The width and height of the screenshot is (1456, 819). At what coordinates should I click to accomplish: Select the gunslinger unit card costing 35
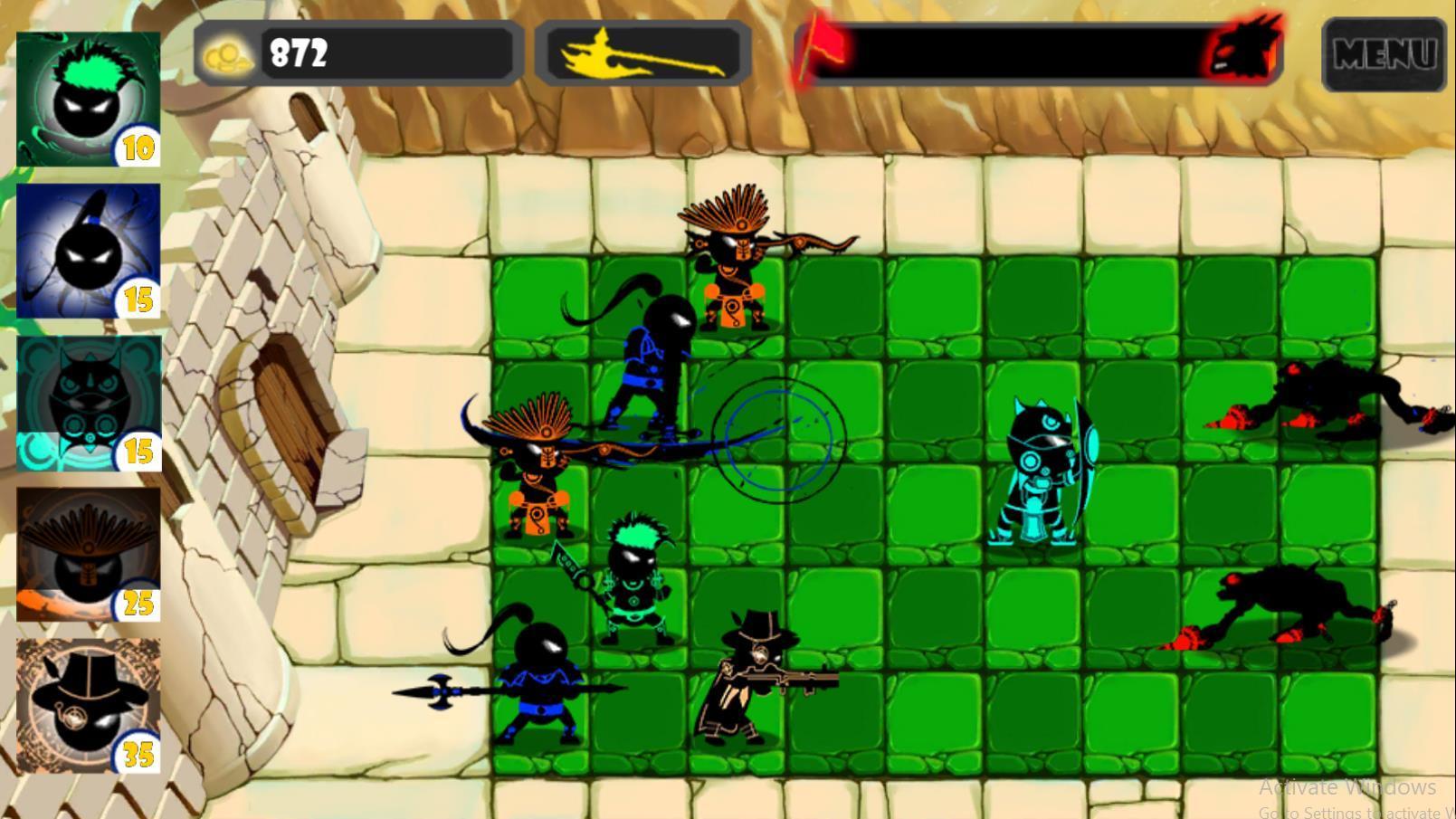(x=86, y=706)
